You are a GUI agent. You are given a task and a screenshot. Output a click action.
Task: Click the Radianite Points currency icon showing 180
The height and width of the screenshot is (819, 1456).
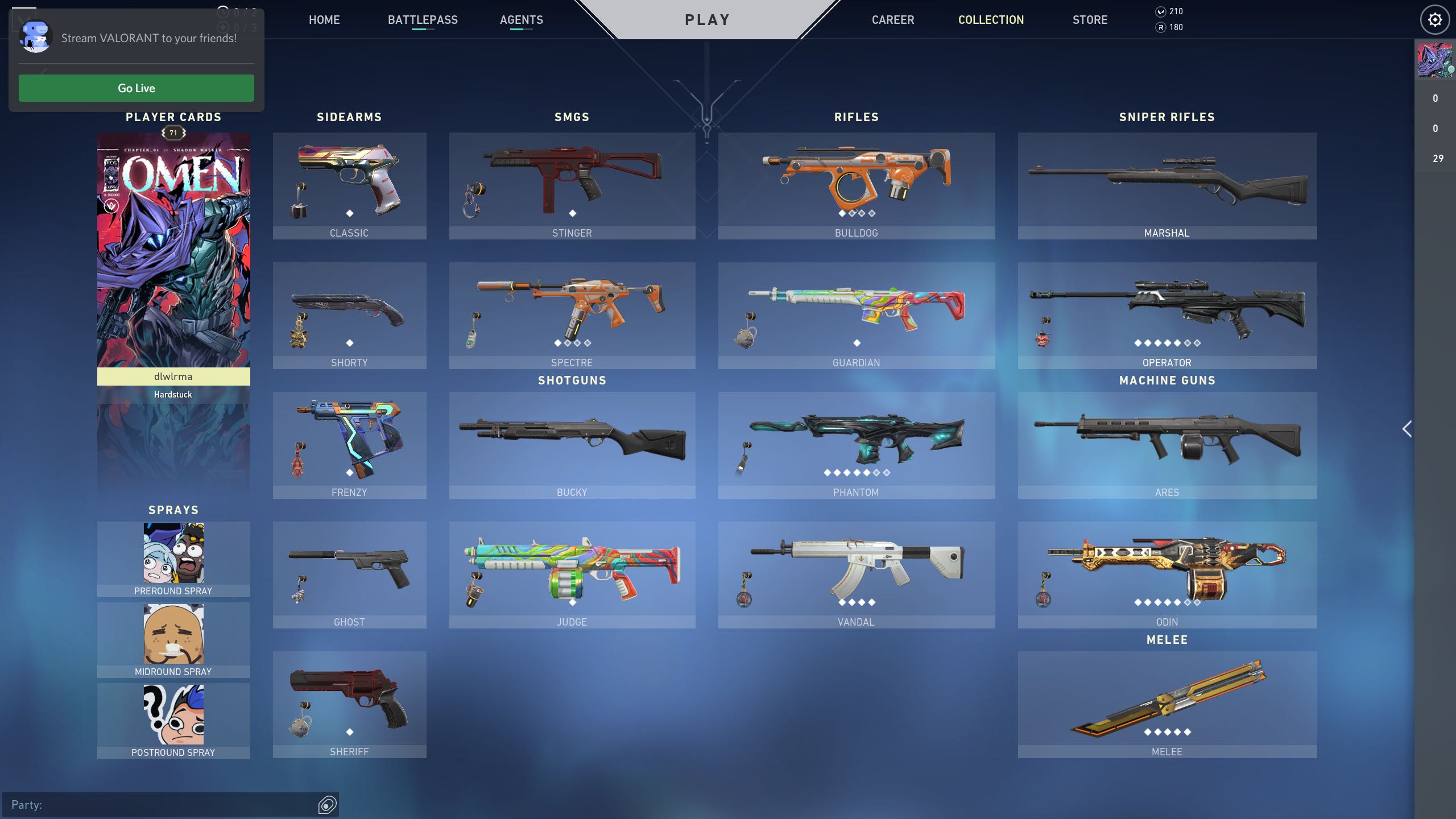click(x=1160, y=26)
